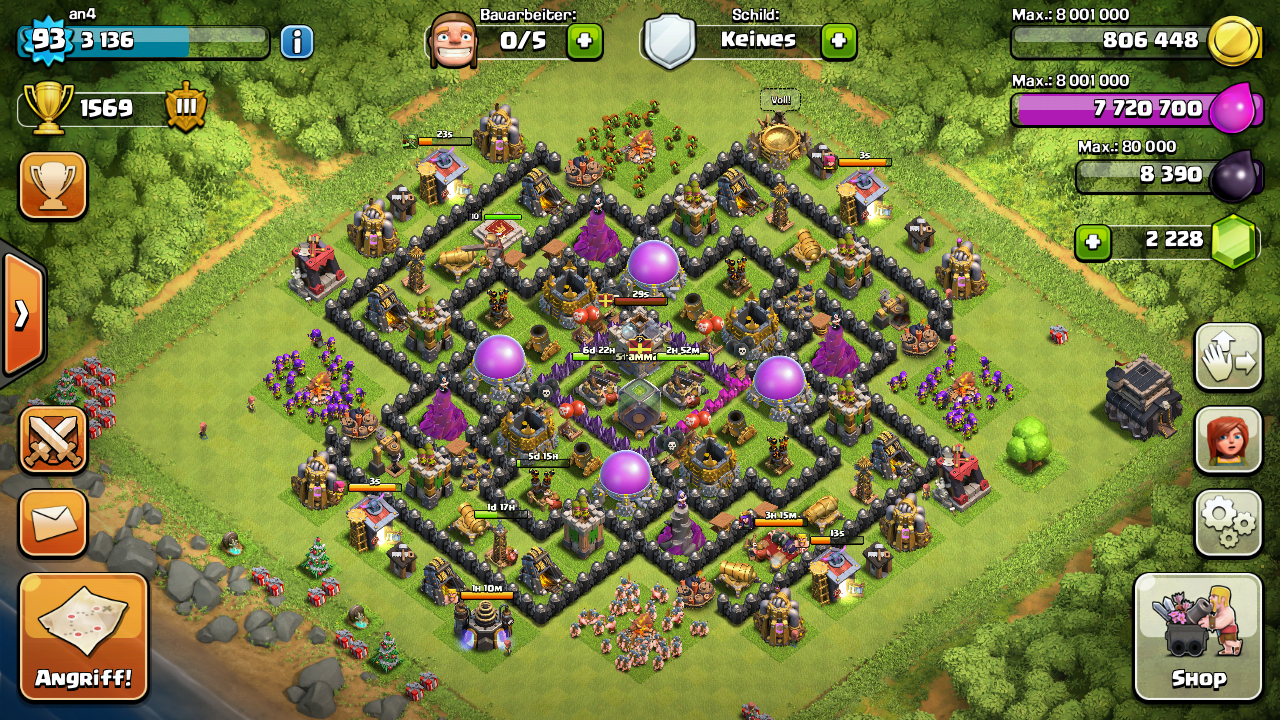Show the trophy leaderboard button
This screenshot has height=720, width=1280.
coord(53,186)
